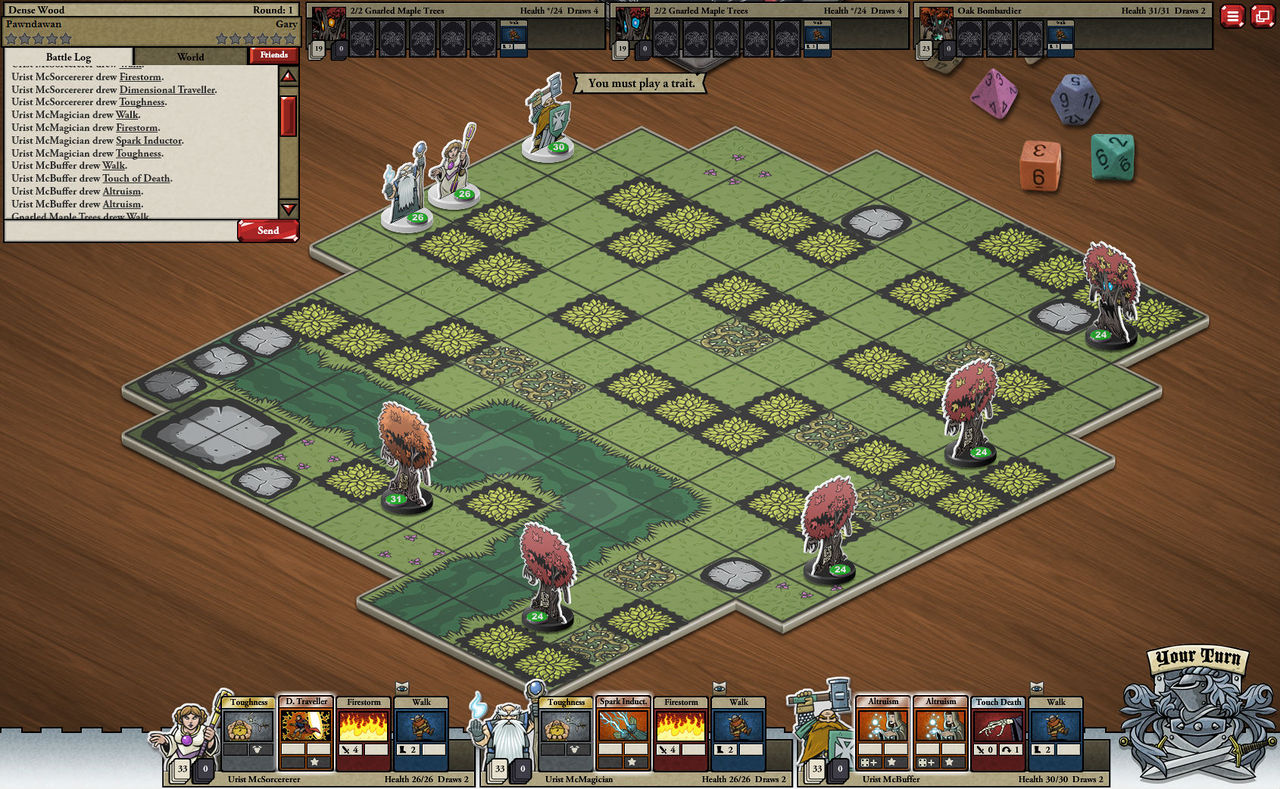This screenshot has height=789, width=1280.
Task: Focus the chat message input box
Action: [x=120, y=231]
